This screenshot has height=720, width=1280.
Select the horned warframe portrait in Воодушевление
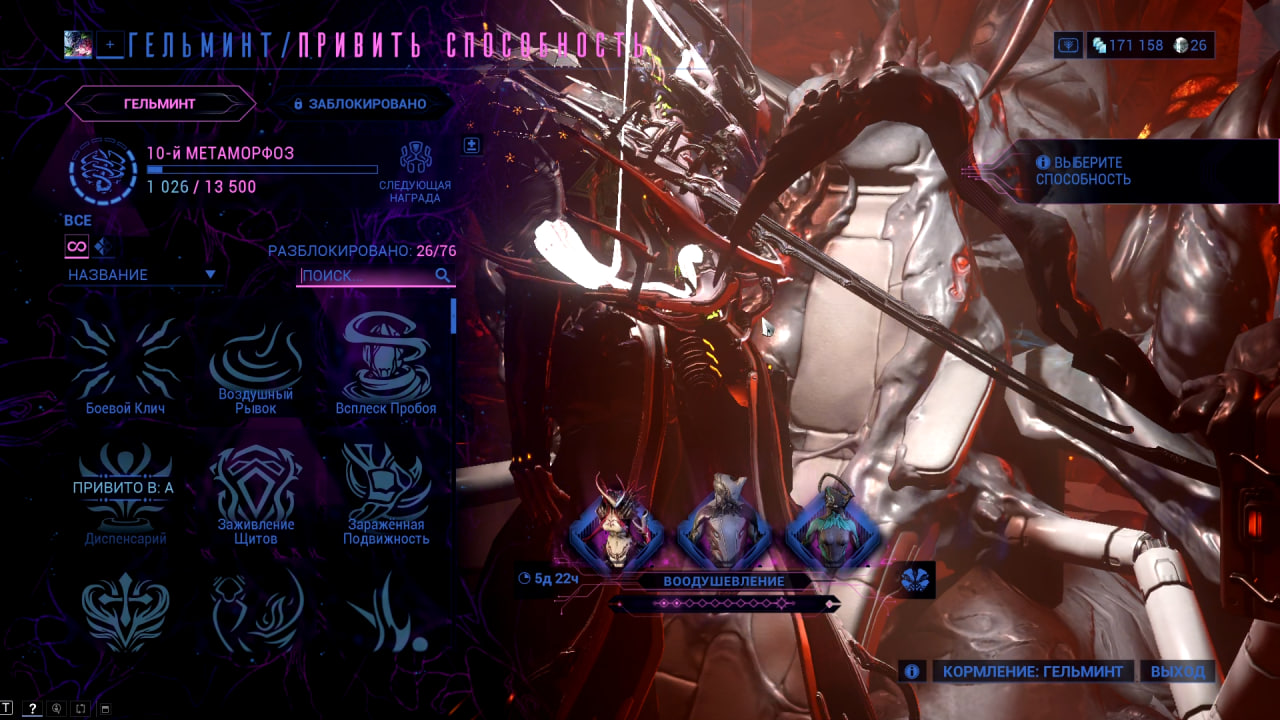point(617,523)
